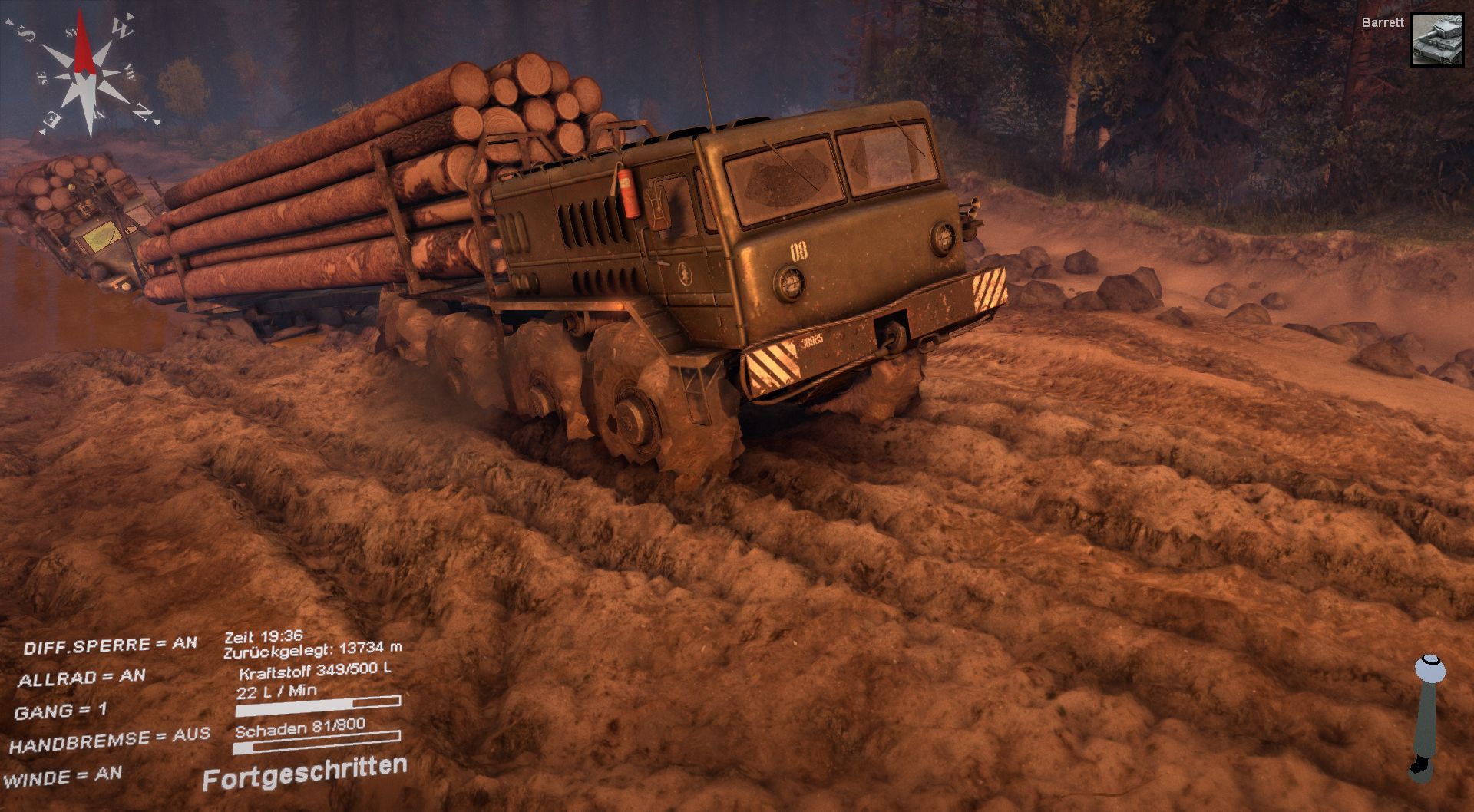Toggle the DIFF.SPERRE differential lock
This screenshot has height=812, width=1474.
111,645
